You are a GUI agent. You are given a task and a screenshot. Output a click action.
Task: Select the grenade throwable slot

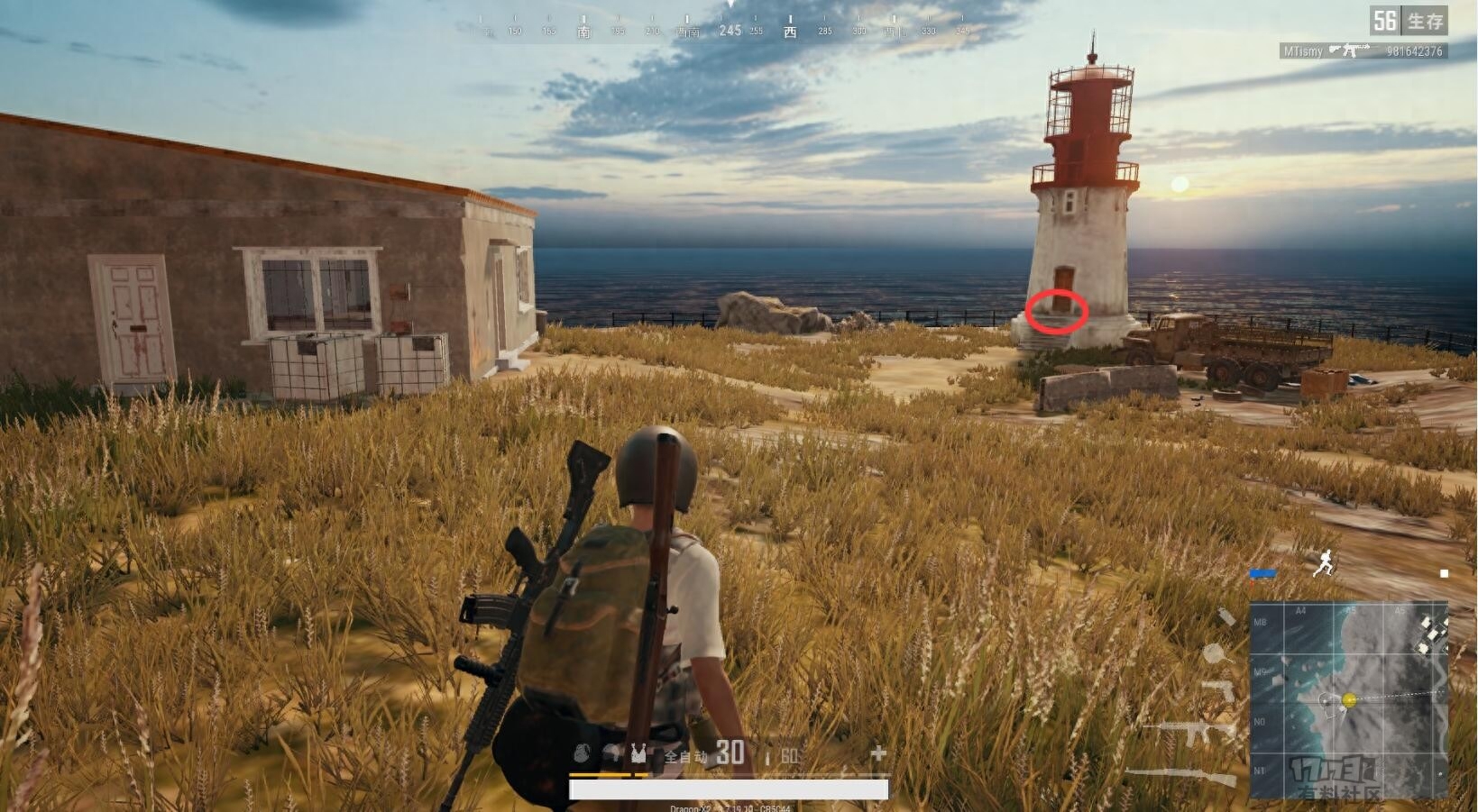[1226, 617]
